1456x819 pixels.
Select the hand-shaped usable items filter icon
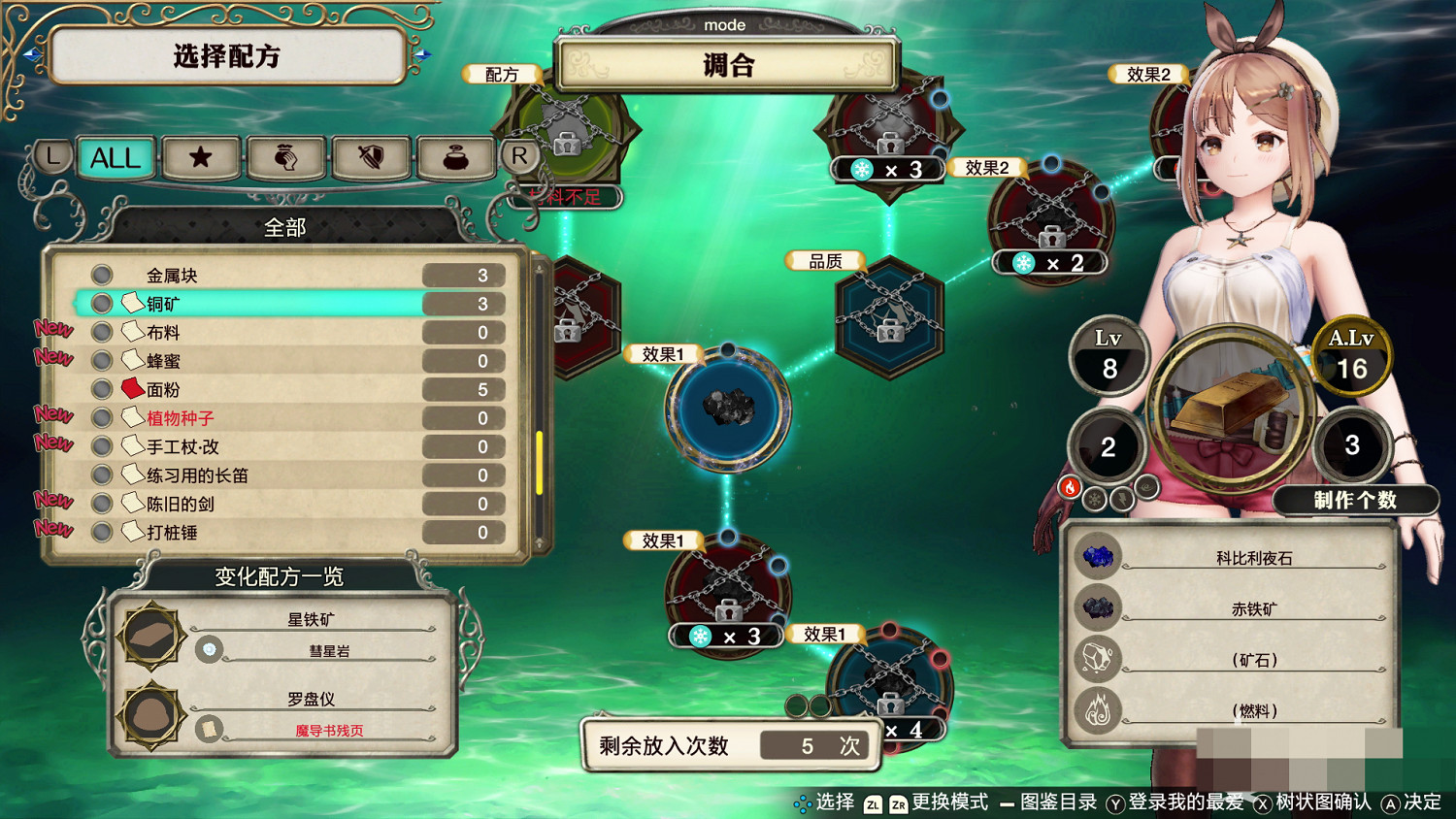pyautogui.click(x=285, y=158)
